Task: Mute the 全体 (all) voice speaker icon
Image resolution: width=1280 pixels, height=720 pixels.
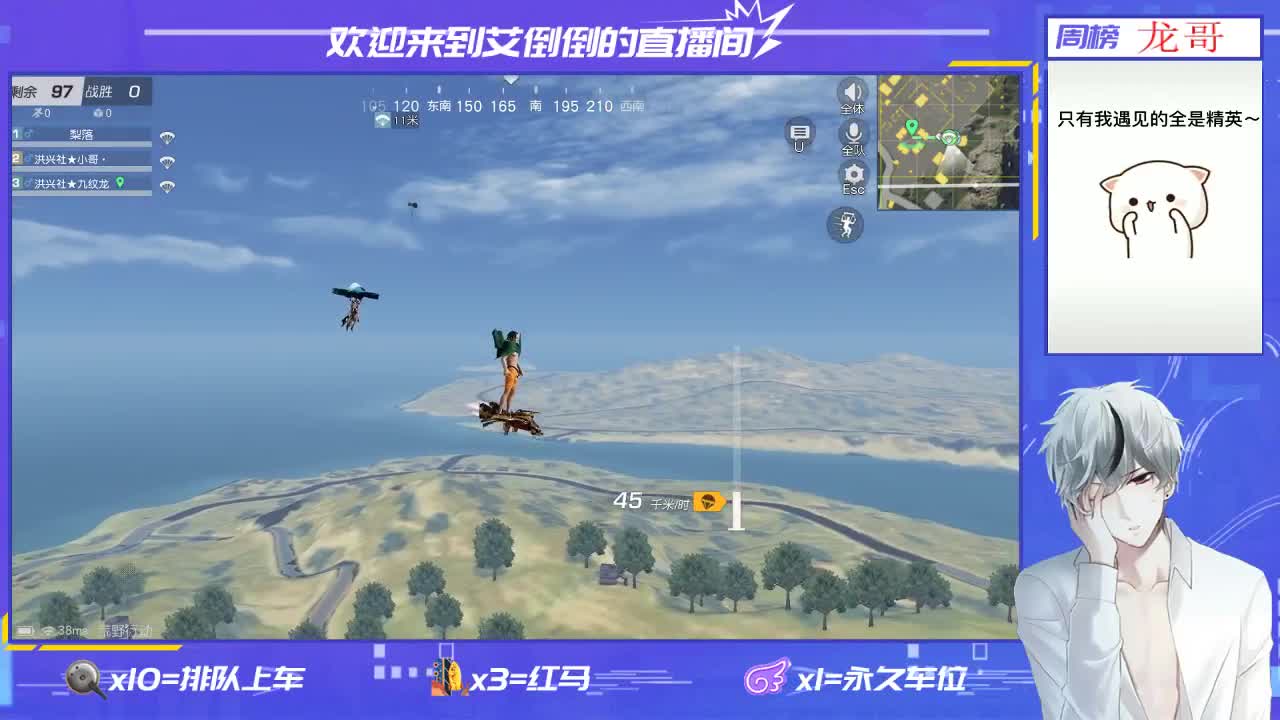Action: point(850,92)
